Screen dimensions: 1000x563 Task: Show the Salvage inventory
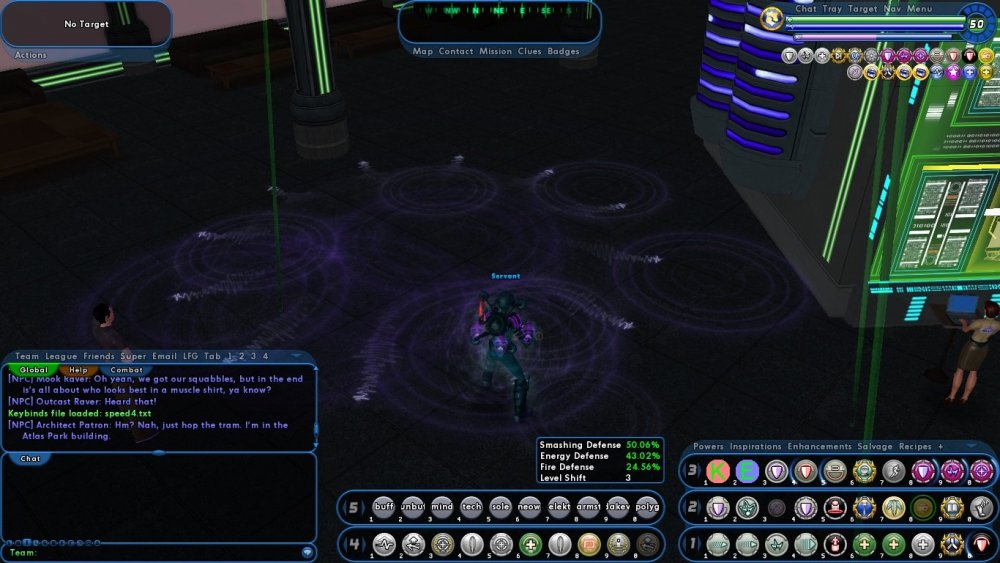[x=874, y=446]
